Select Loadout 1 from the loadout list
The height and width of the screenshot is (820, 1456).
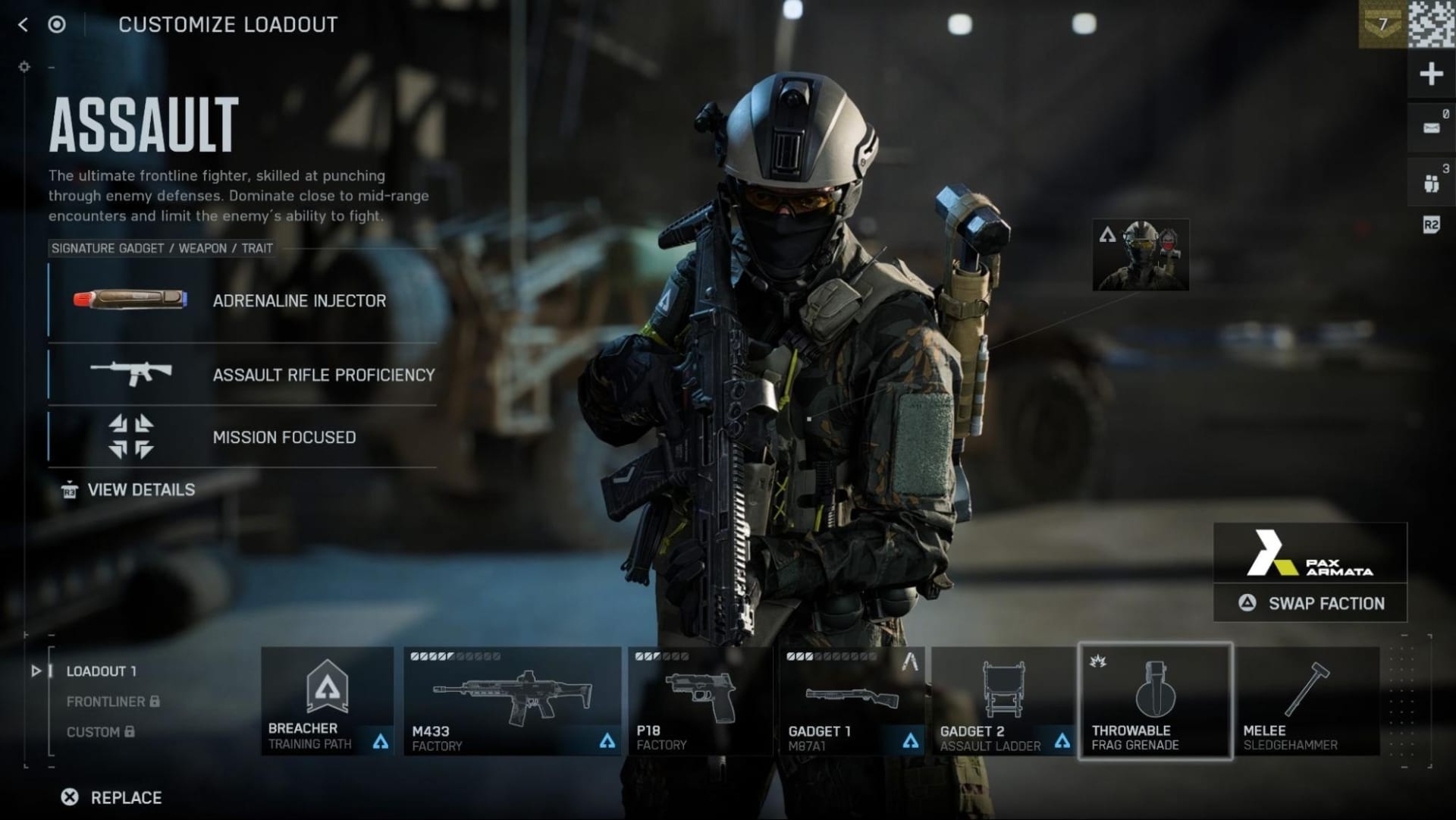point(101,671)
